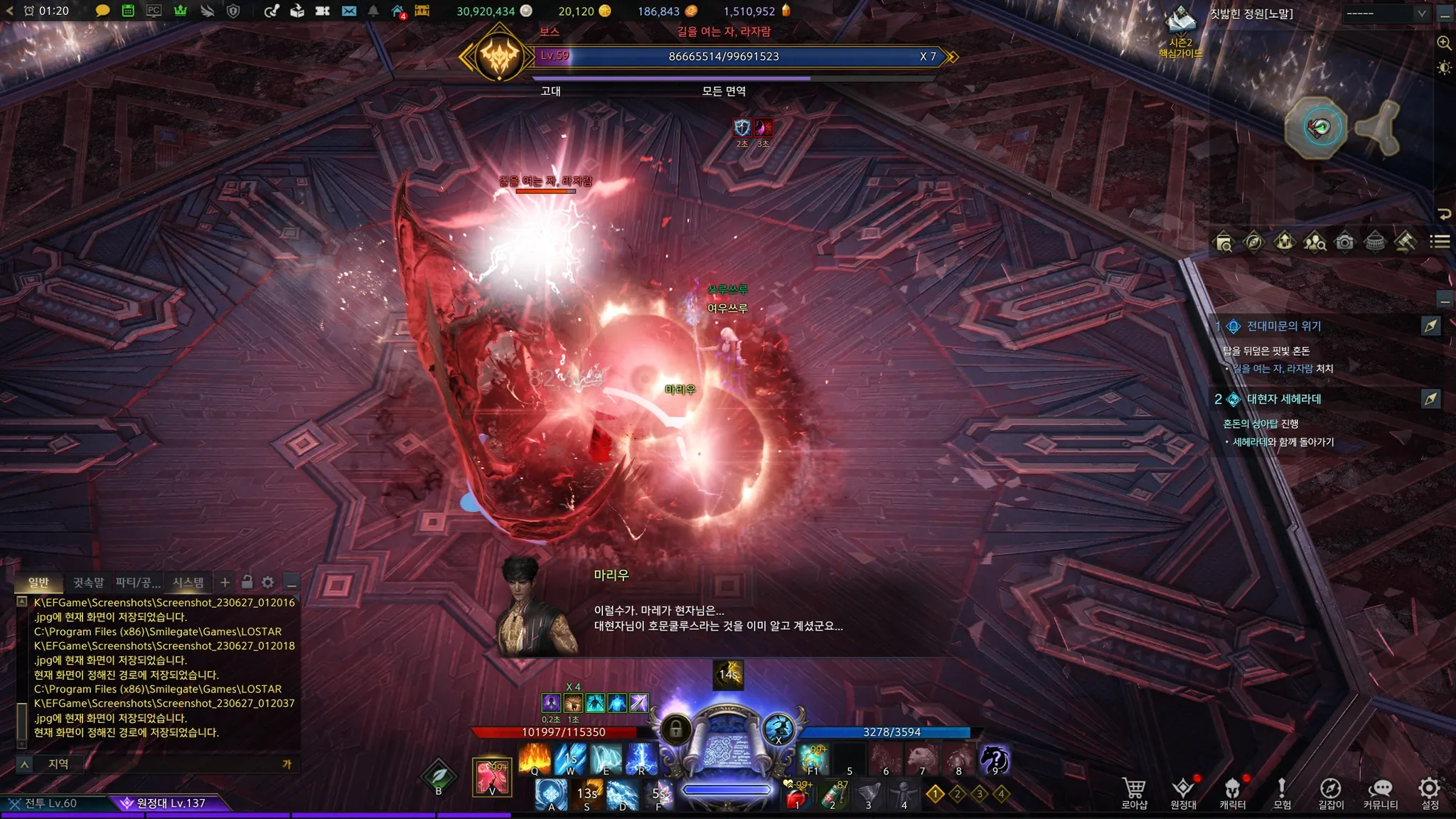
Task: Open the camera screenshot mode icon
Action: [1344, 242]
